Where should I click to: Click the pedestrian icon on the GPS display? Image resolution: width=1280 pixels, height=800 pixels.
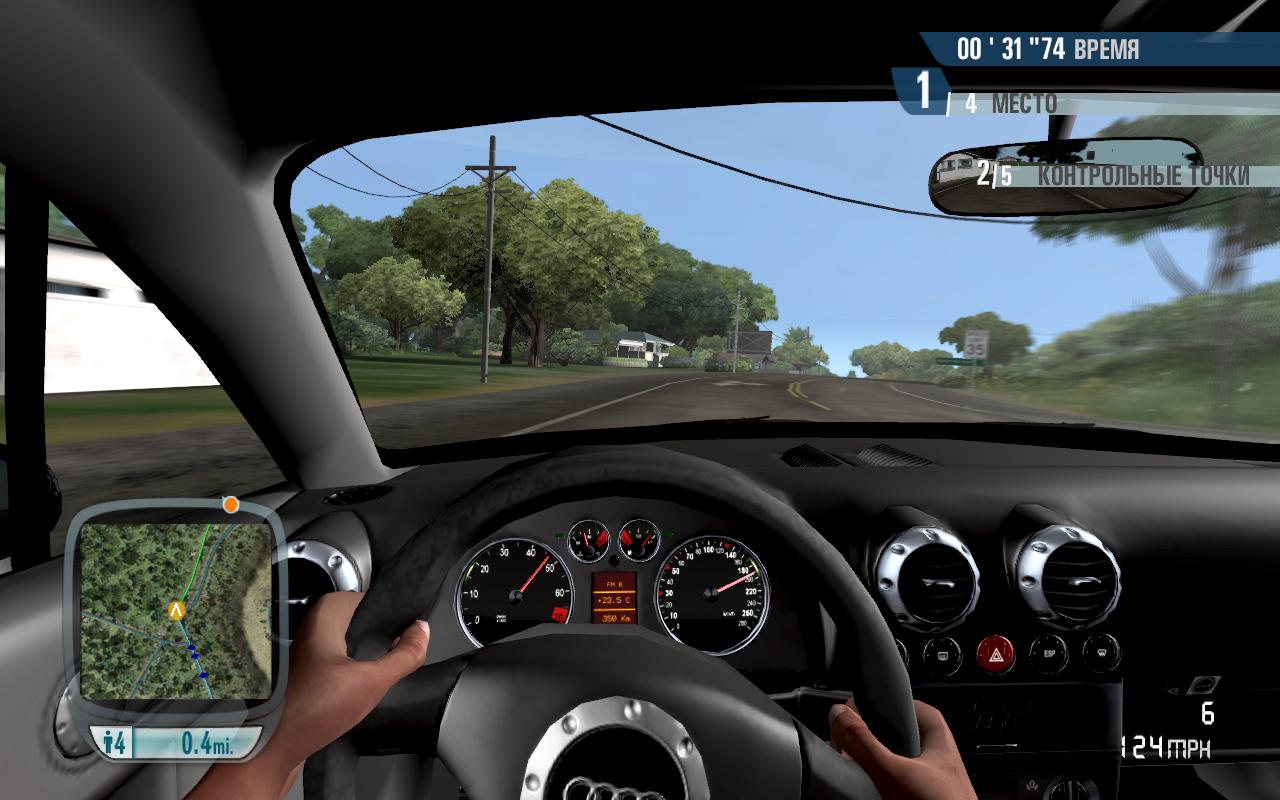pos(108,741)
